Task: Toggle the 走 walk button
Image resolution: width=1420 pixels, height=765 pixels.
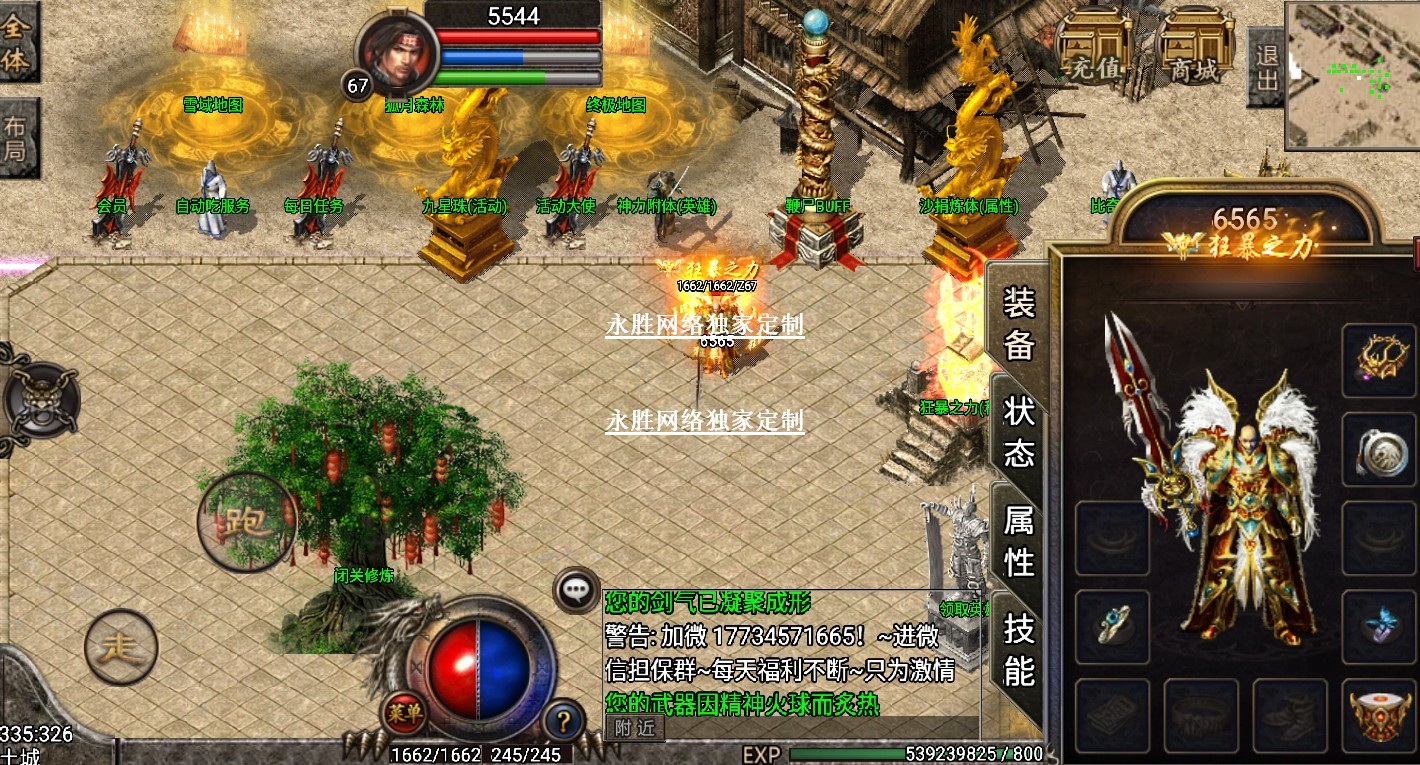Action: [x=121, y=647]
